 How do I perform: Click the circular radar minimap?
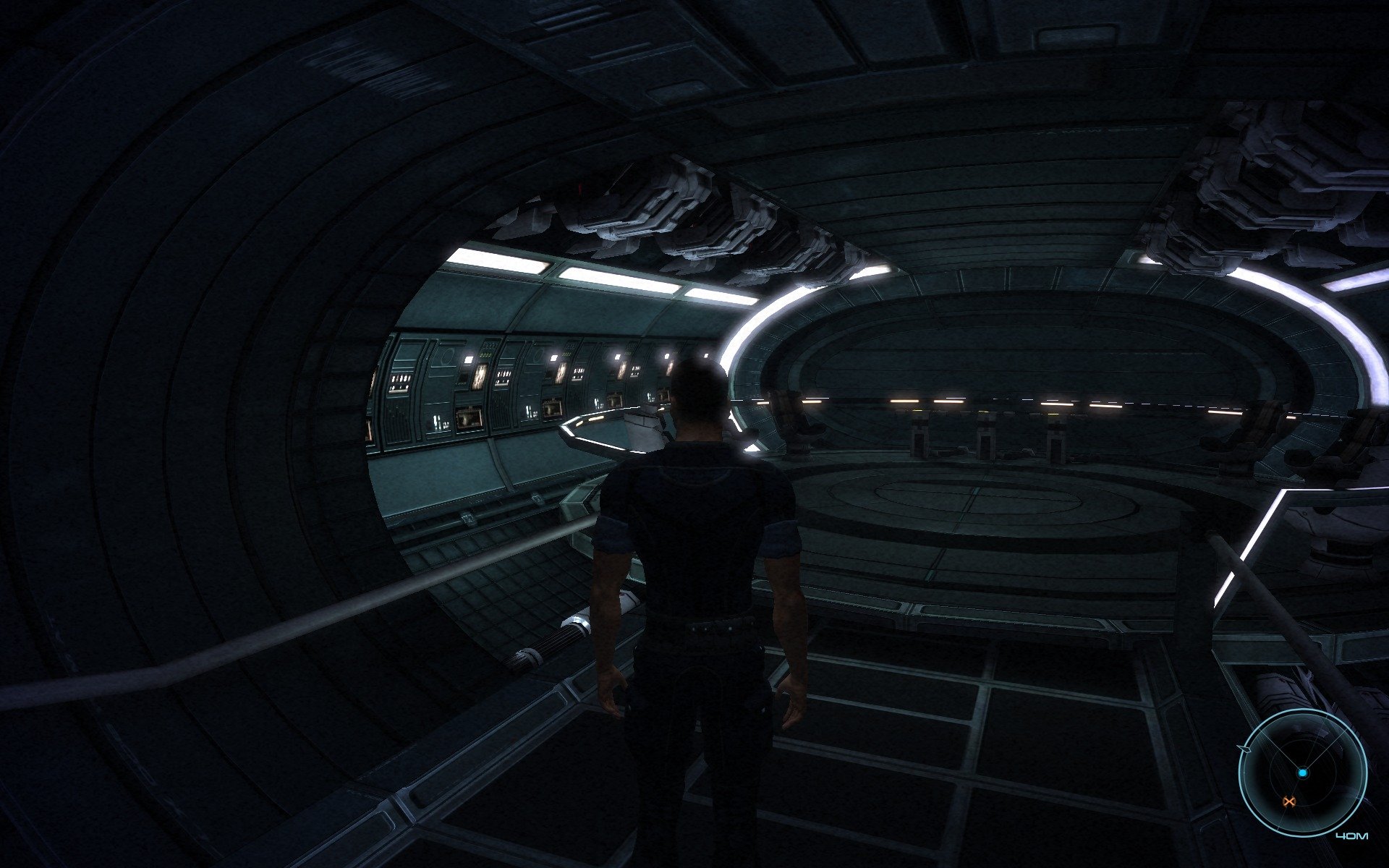click(1302, 773)
